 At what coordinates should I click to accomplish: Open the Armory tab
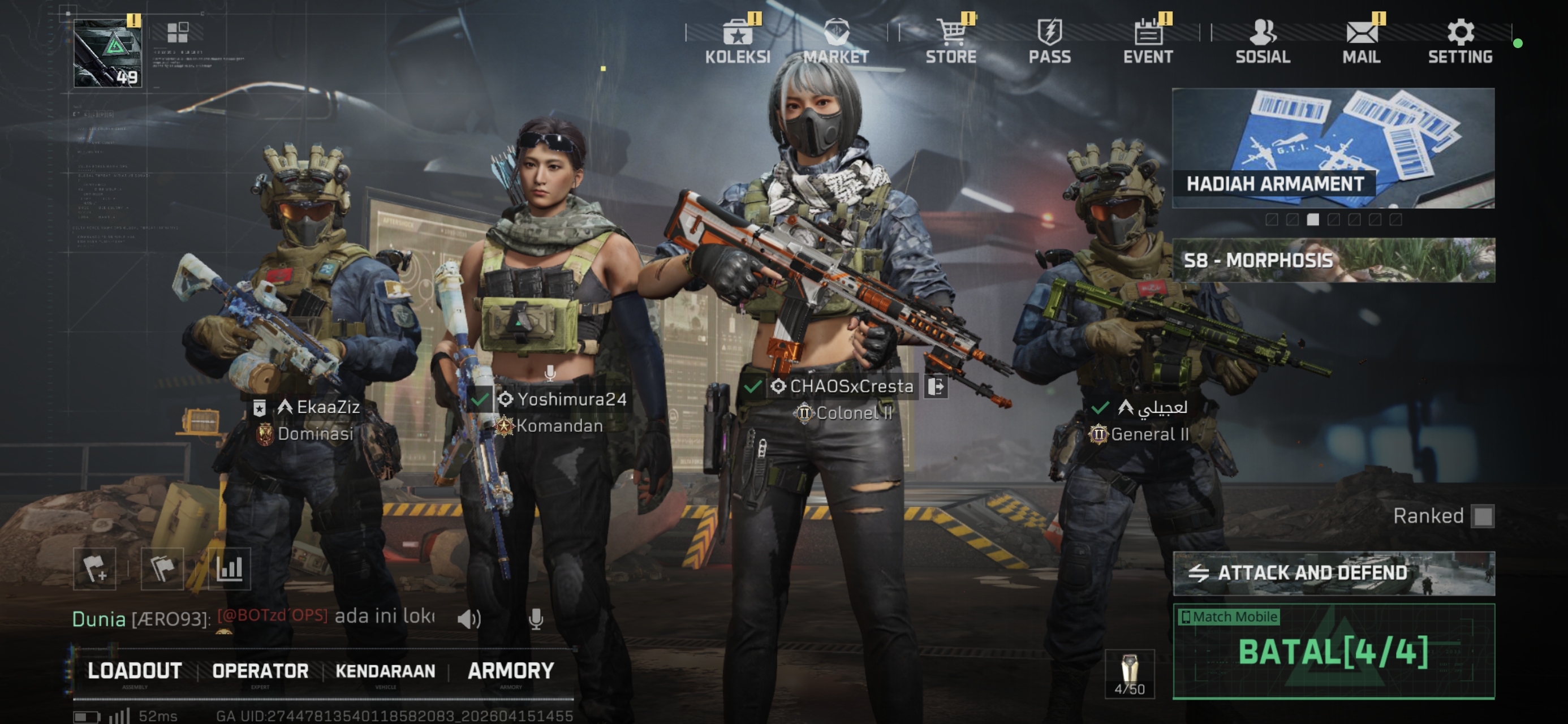point(511,671)
